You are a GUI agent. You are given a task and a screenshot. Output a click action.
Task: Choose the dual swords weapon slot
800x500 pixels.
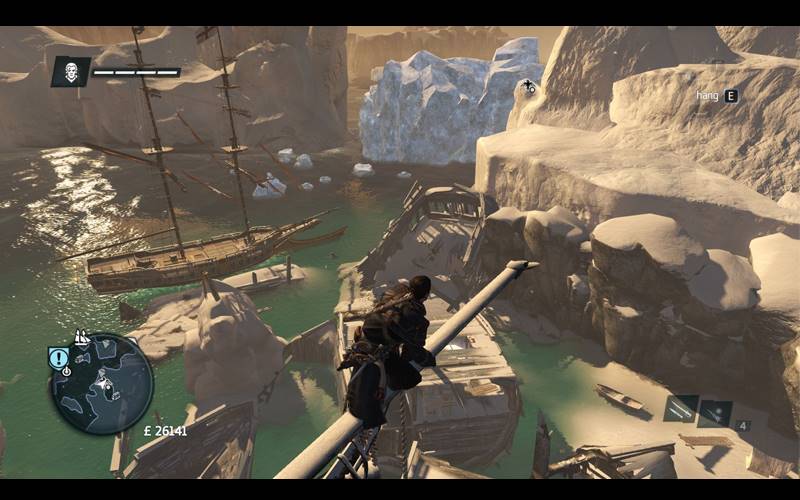click(x=682, y=408)
